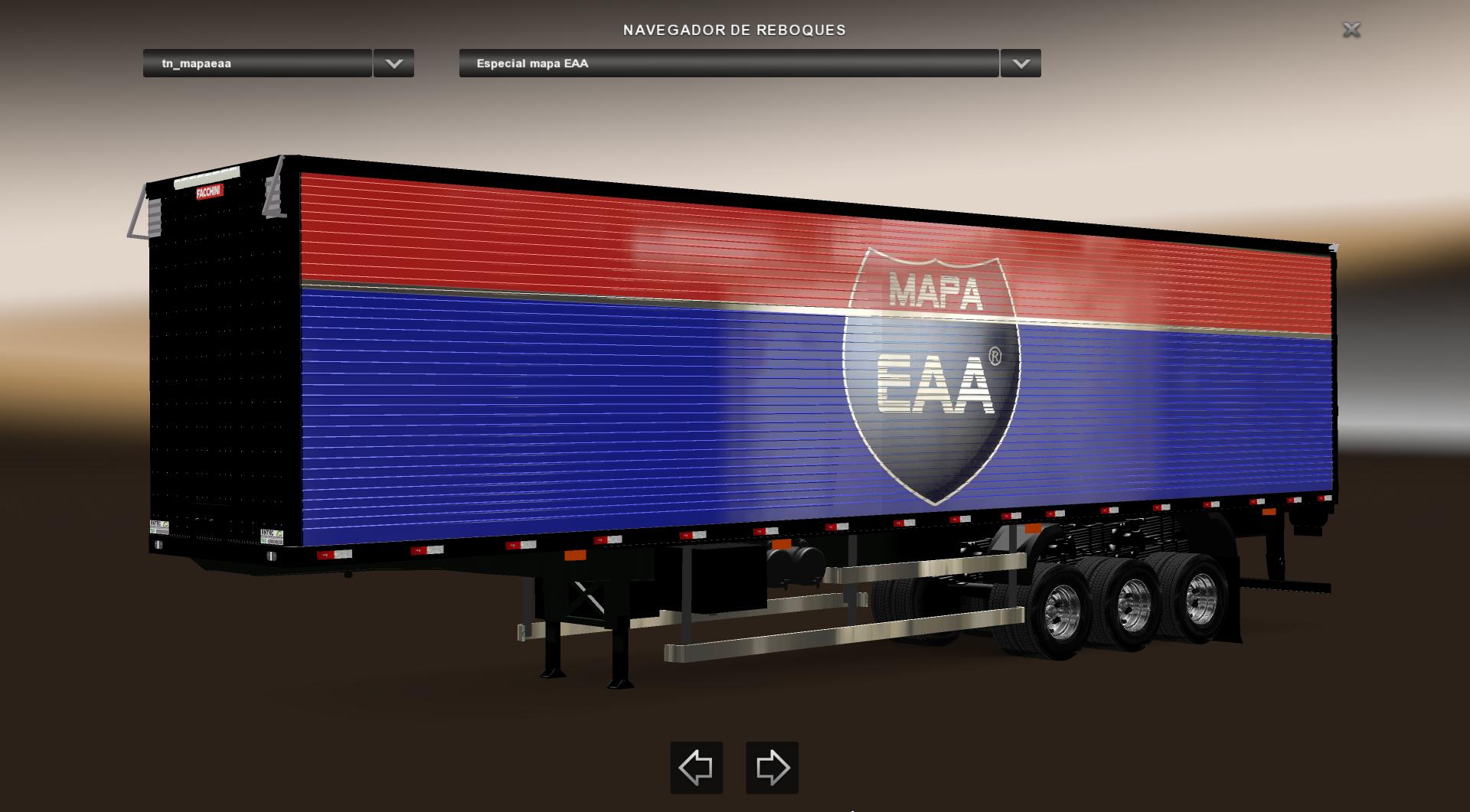Click the tn_mapaeaa selection field

257,64
